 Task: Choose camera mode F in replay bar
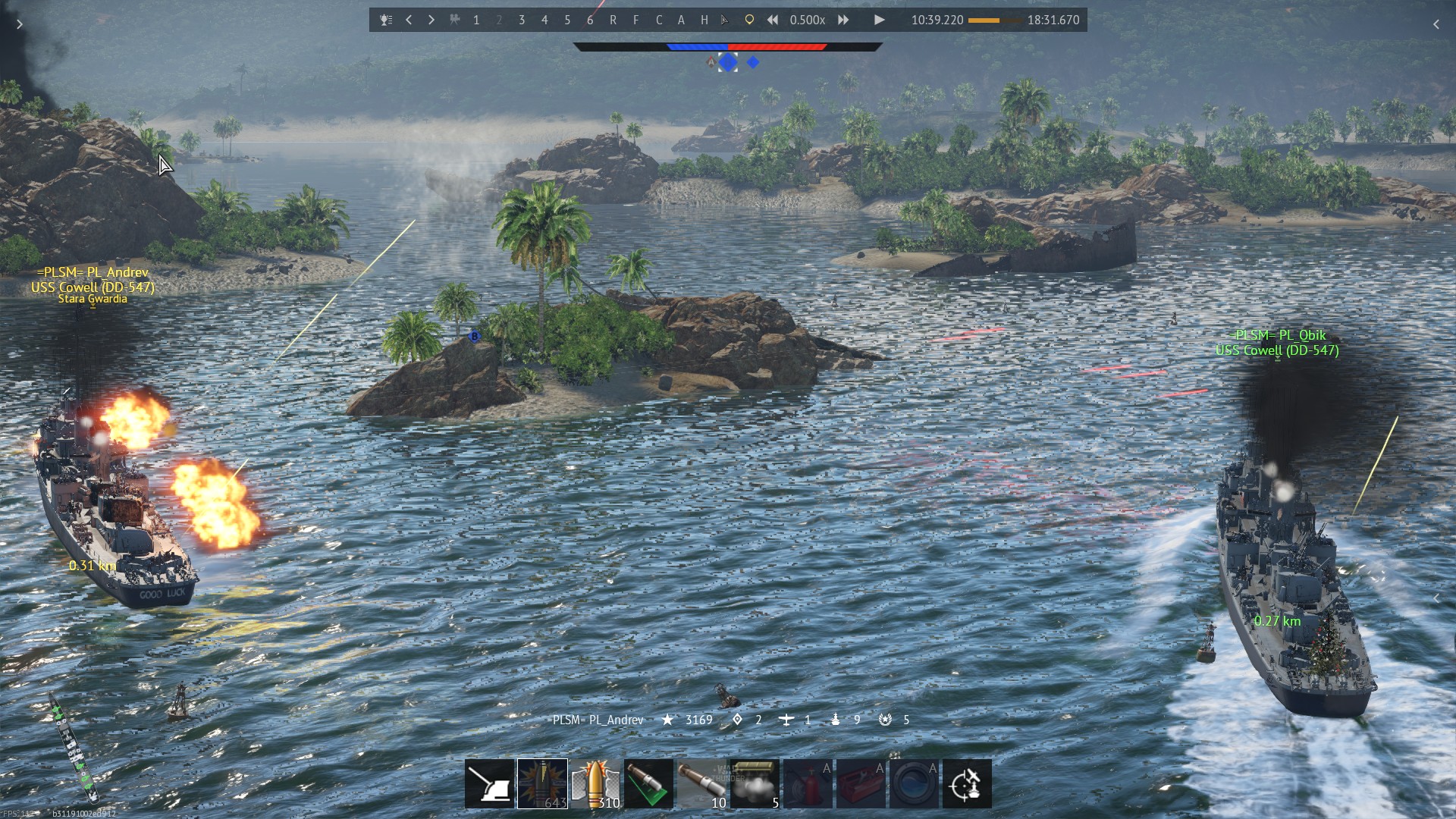(x=635, y=20)
